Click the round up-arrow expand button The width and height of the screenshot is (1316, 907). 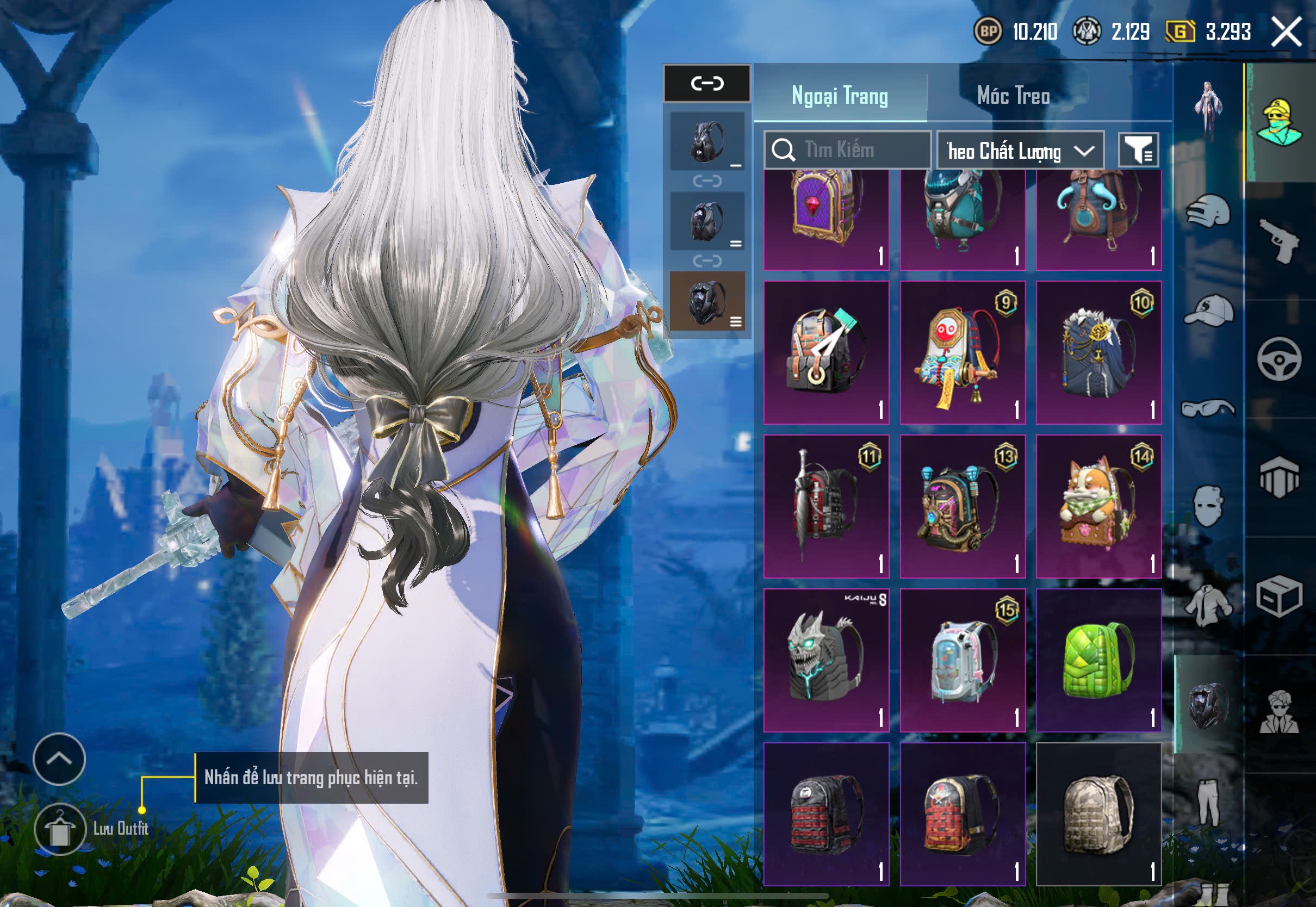pyautogui.click(x=59, y=759)
